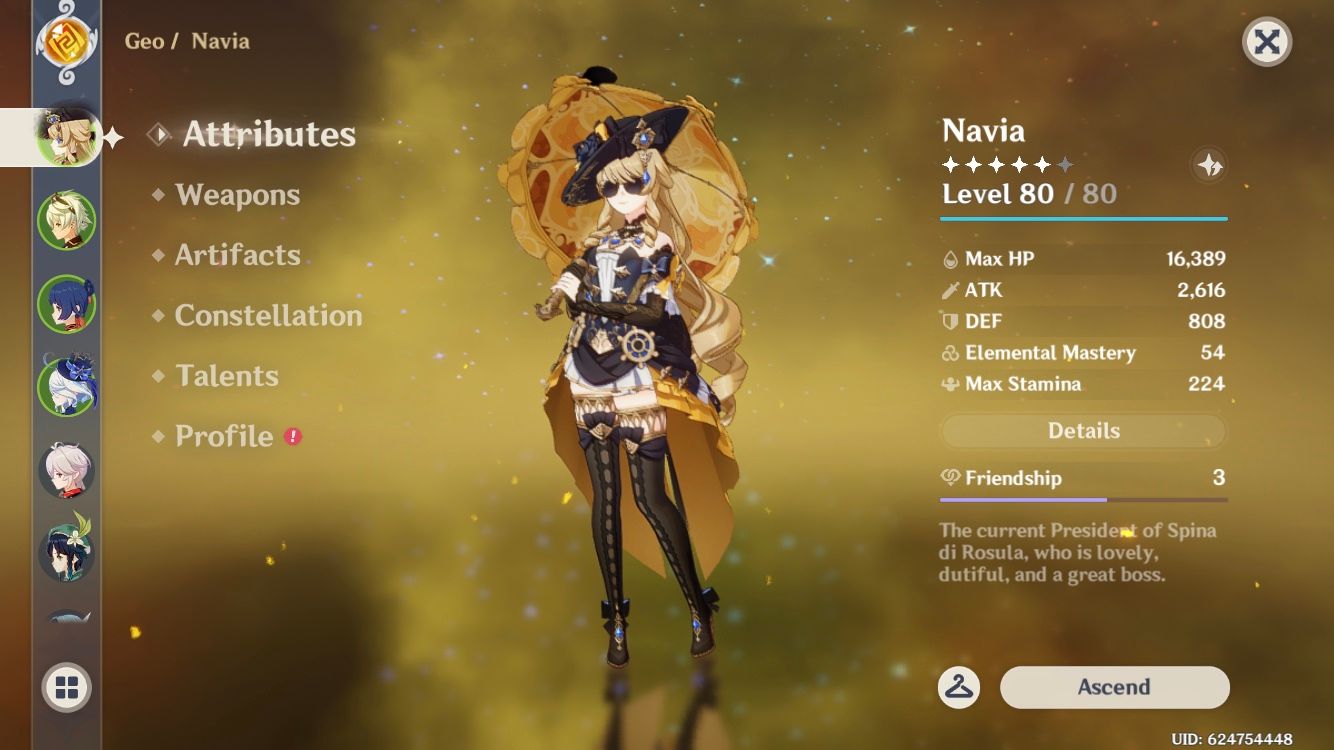Screen dimensions: 1334x750
Task: Click the ATK sword icon in the stats panel
Action: point(951,290)
